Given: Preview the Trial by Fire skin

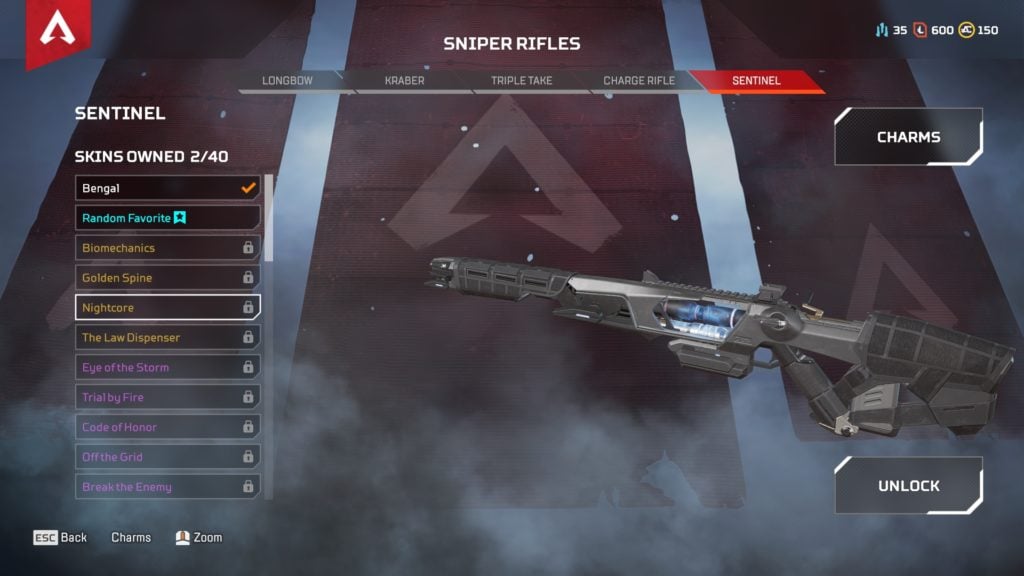Looking at the screenshot, I should 167,398.
